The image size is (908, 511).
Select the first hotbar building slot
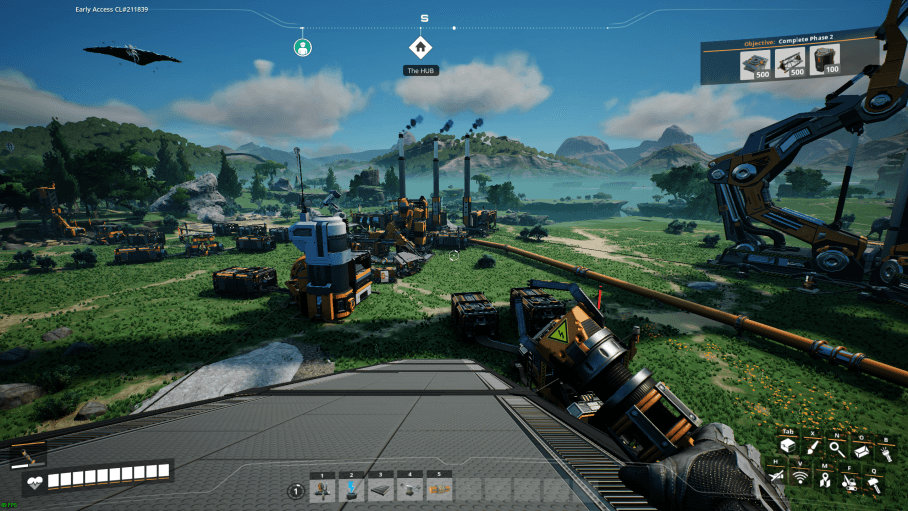(x=322, y=488)
